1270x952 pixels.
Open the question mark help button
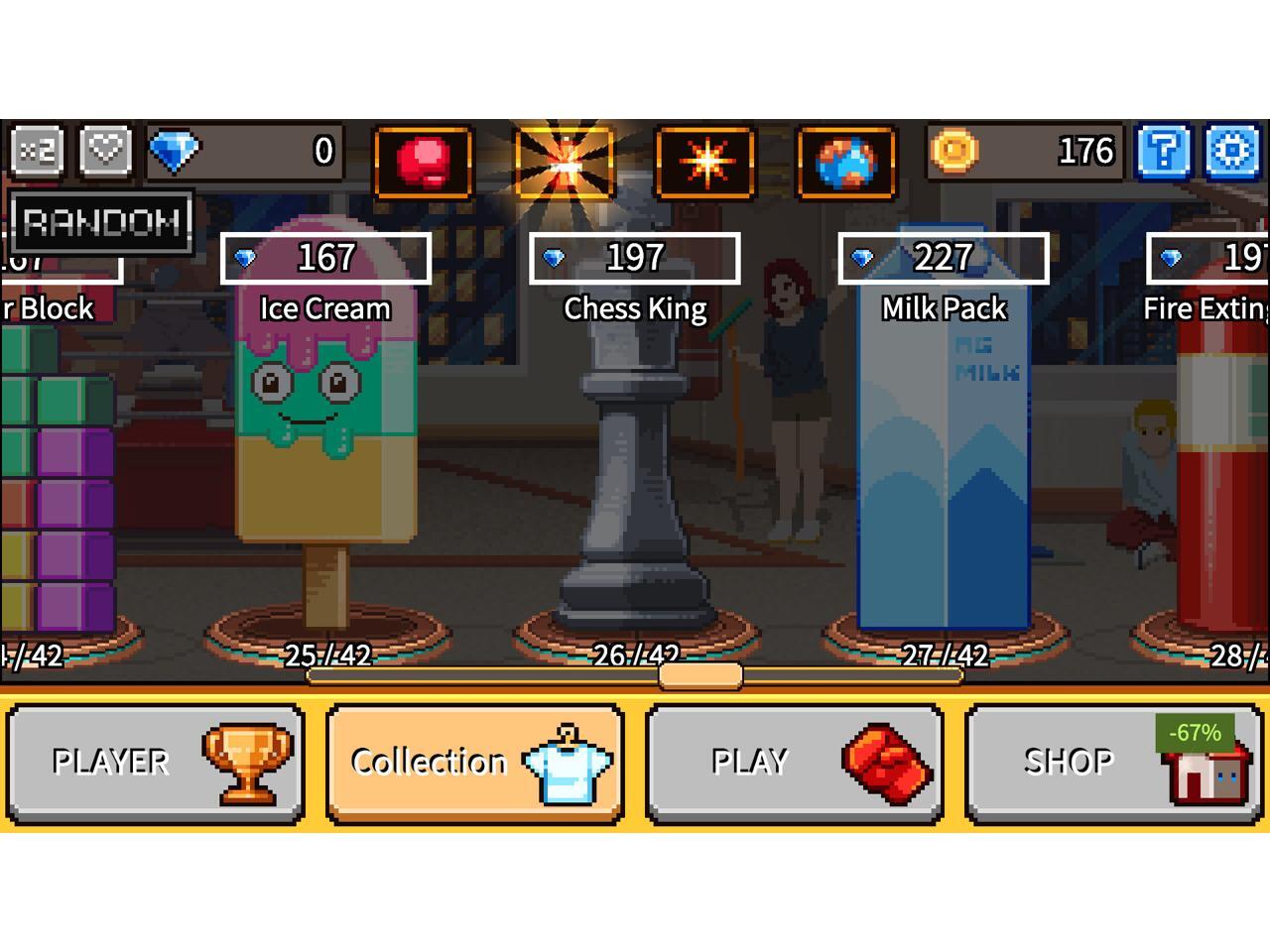pos(1165,153)
